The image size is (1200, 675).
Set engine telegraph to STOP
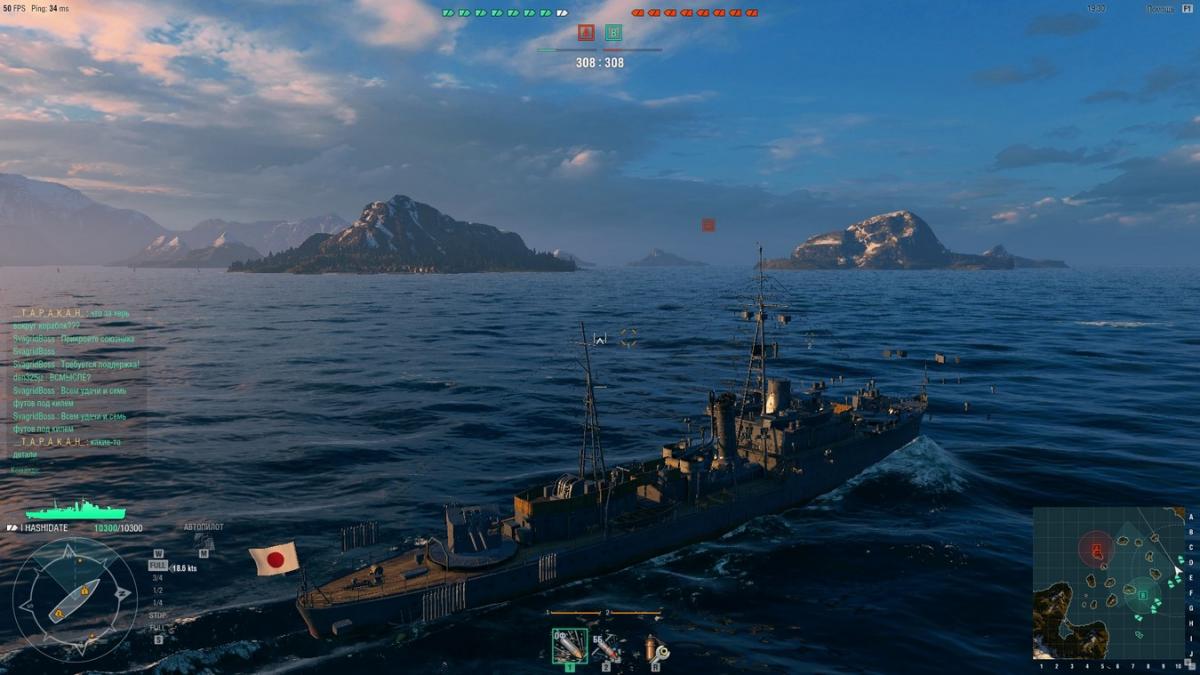[x=157, y=615]
